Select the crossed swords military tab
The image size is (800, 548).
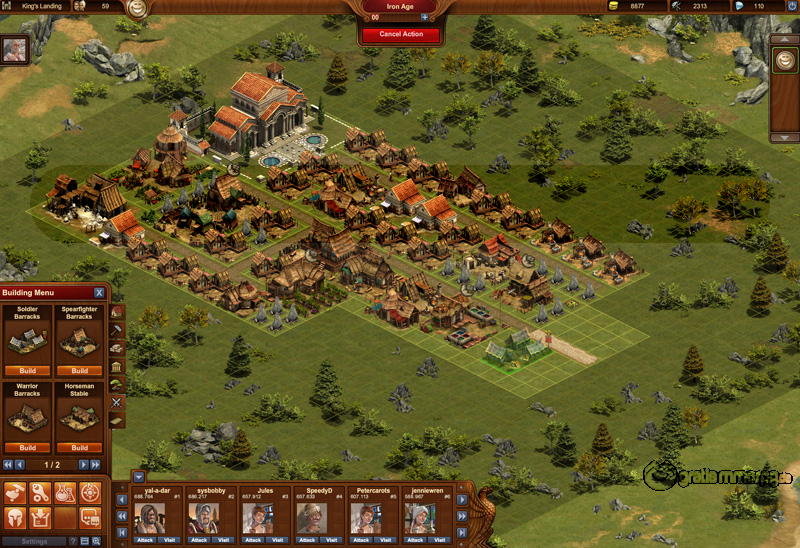pyautogui.click(x=117, y=401)
